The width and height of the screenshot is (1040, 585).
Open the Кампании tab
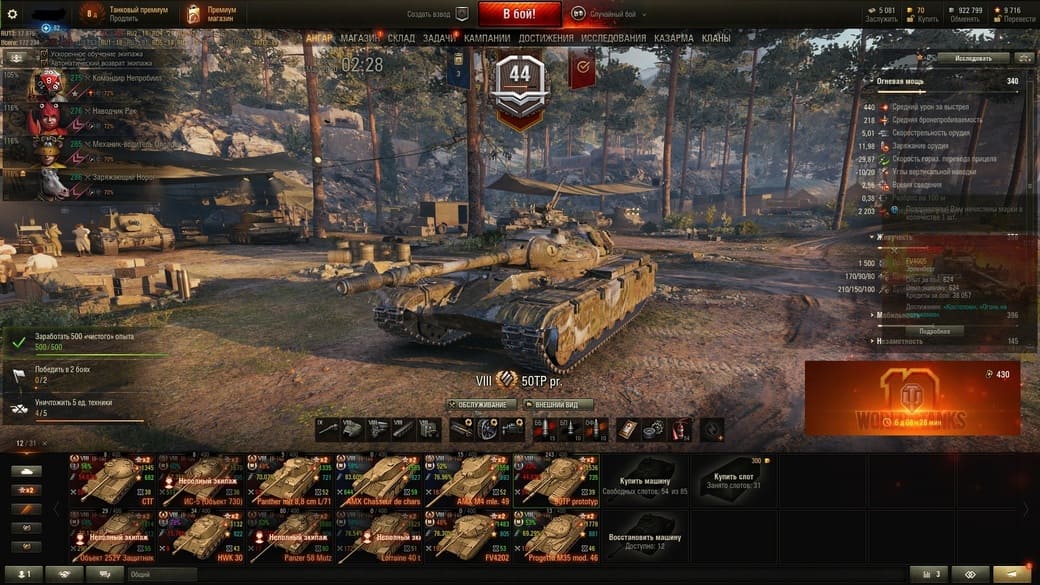pyautogui.click(x=487, y=38)
